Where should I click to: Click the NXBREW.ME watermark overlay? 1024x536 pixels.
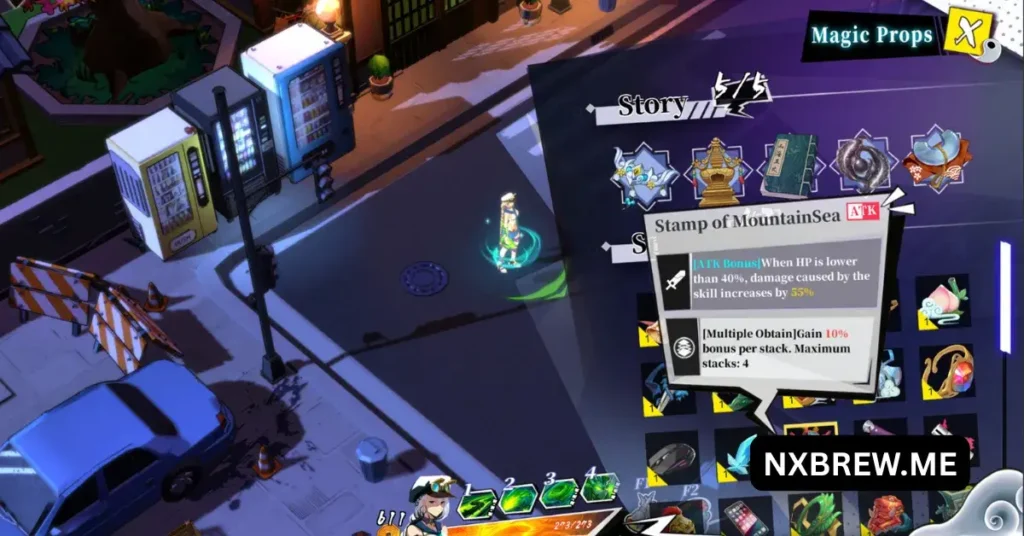(x=859, y=464)
